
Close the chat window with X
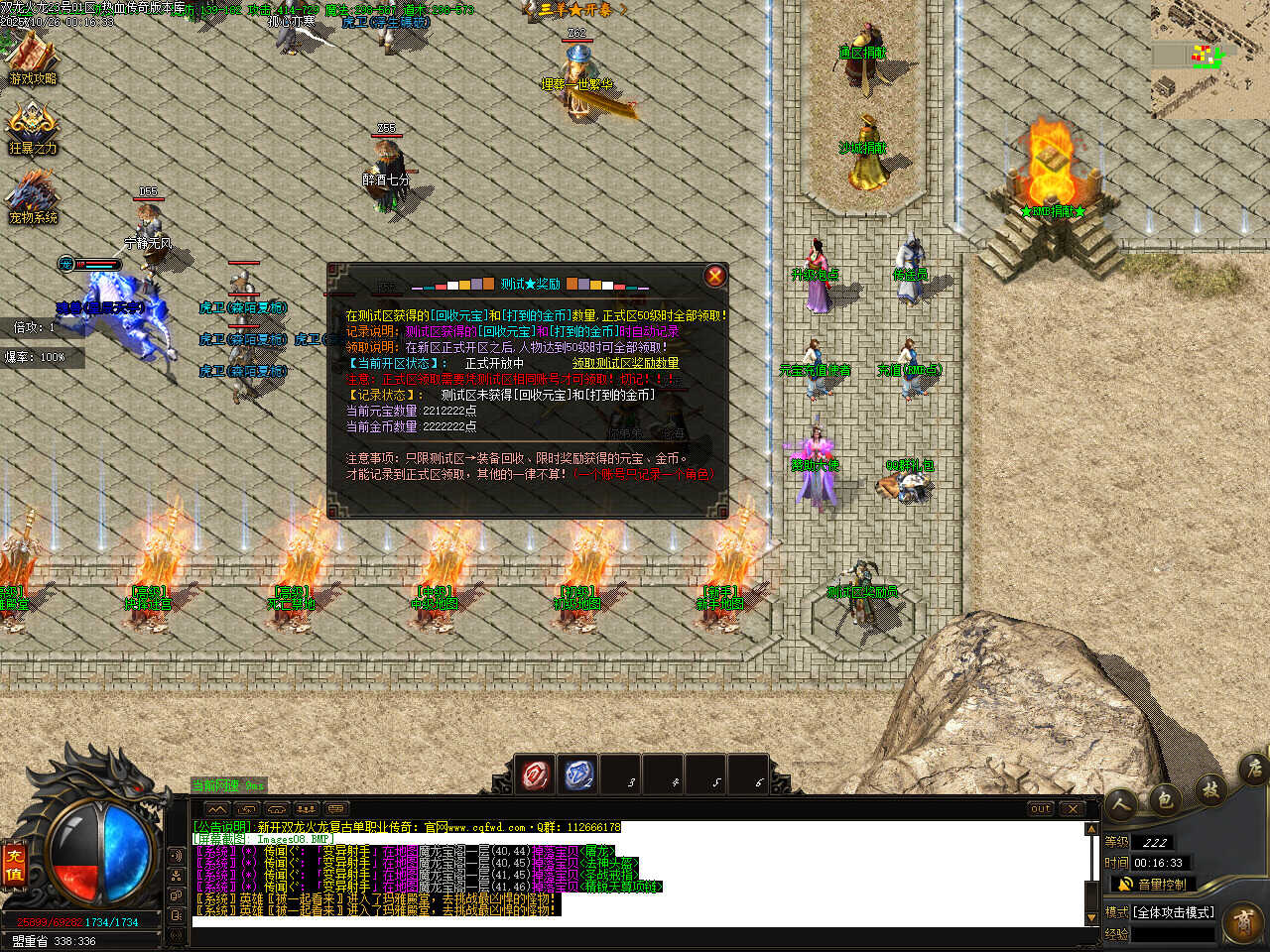pos(1073,808)
